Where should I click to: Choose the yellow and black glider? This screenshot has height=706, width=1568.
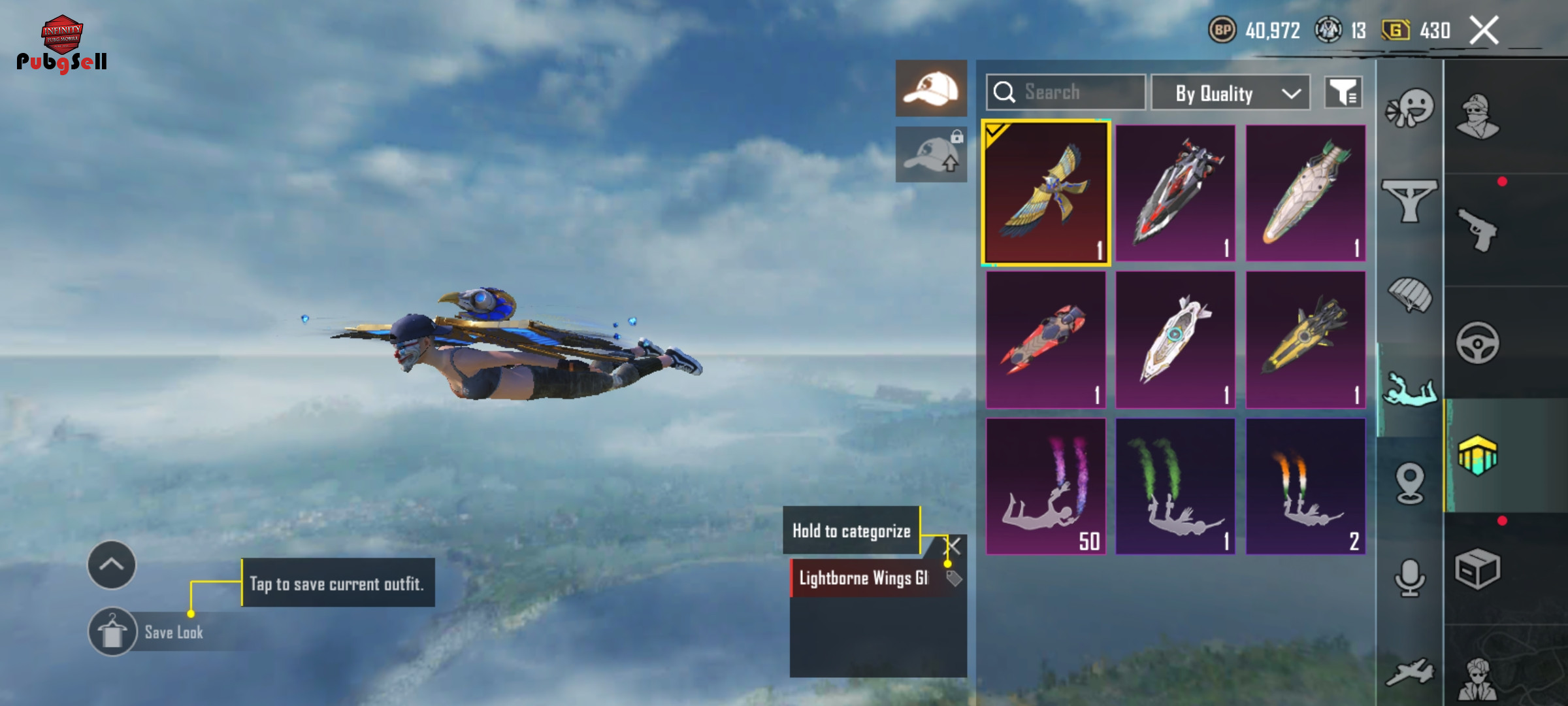click(1305, 340)
